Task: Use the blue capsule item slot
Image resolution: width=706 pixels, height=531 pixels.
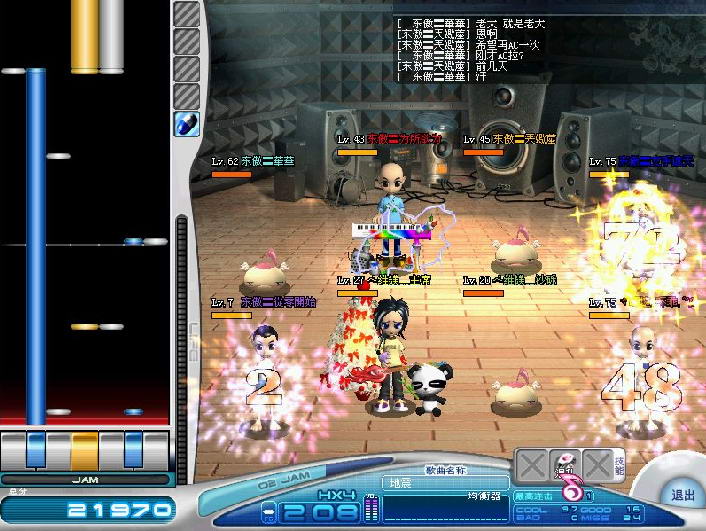Action: click(187, 123)
